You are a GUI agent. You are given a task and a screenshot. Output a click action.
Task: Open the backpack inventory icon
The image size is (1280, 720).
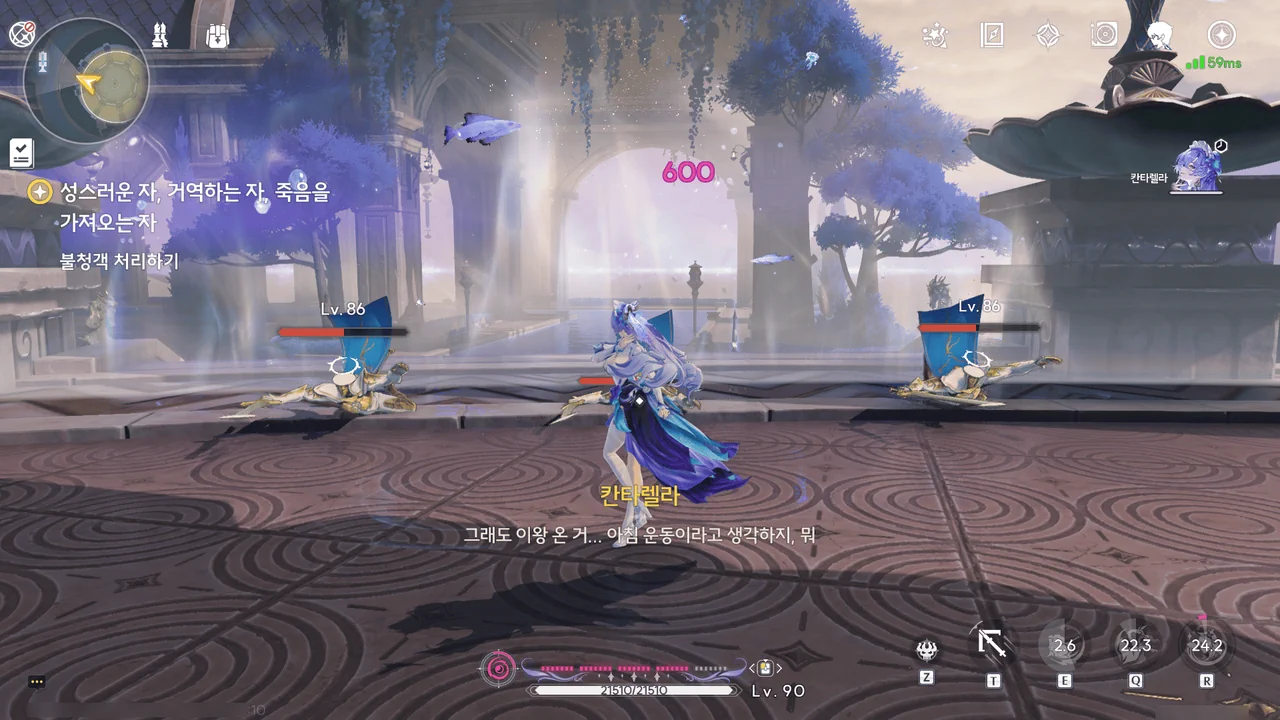tap(217, 35)
